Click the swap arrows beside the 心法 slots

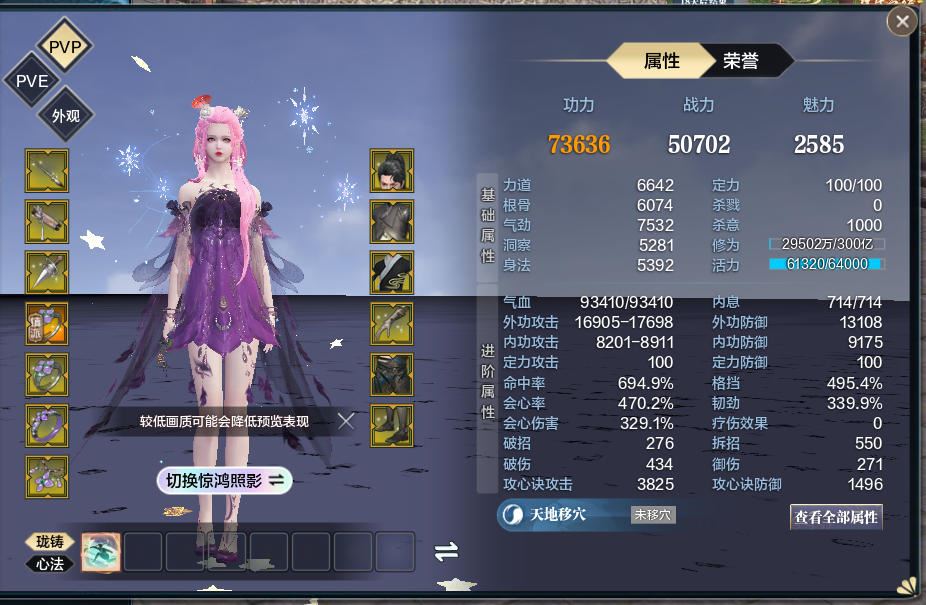446,551
